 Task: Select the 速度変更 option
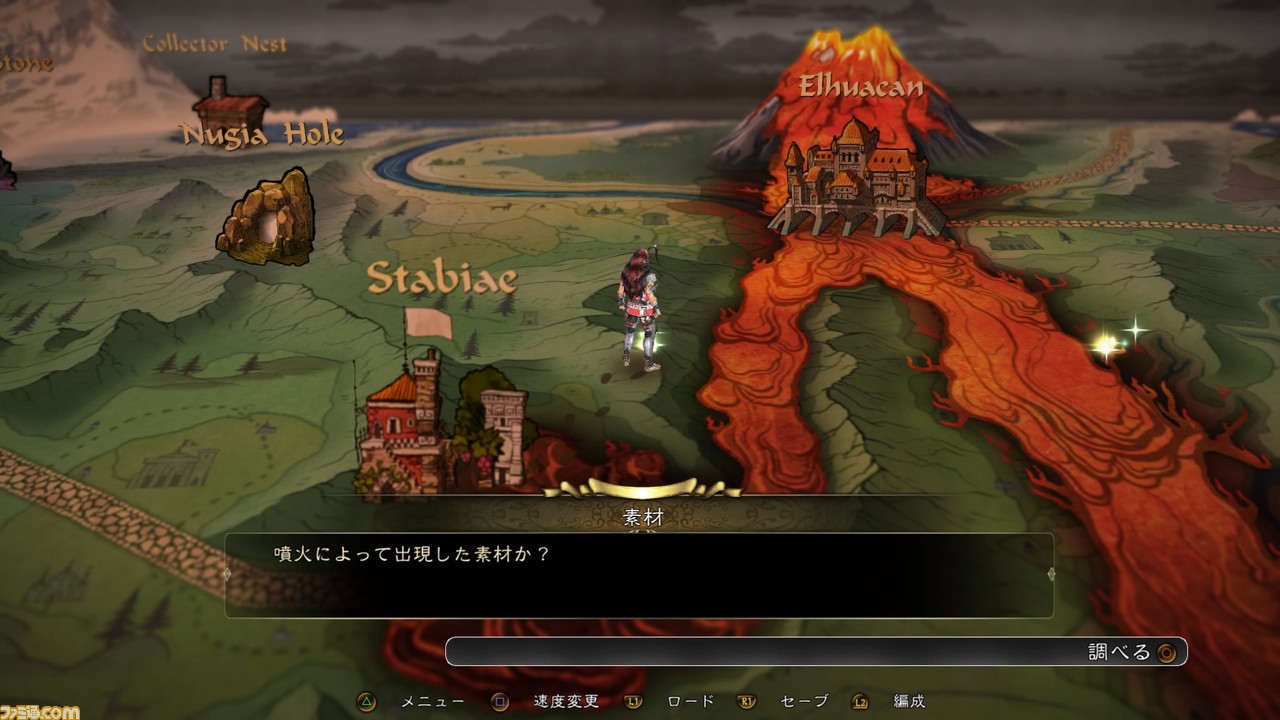(x=565, y=701)
